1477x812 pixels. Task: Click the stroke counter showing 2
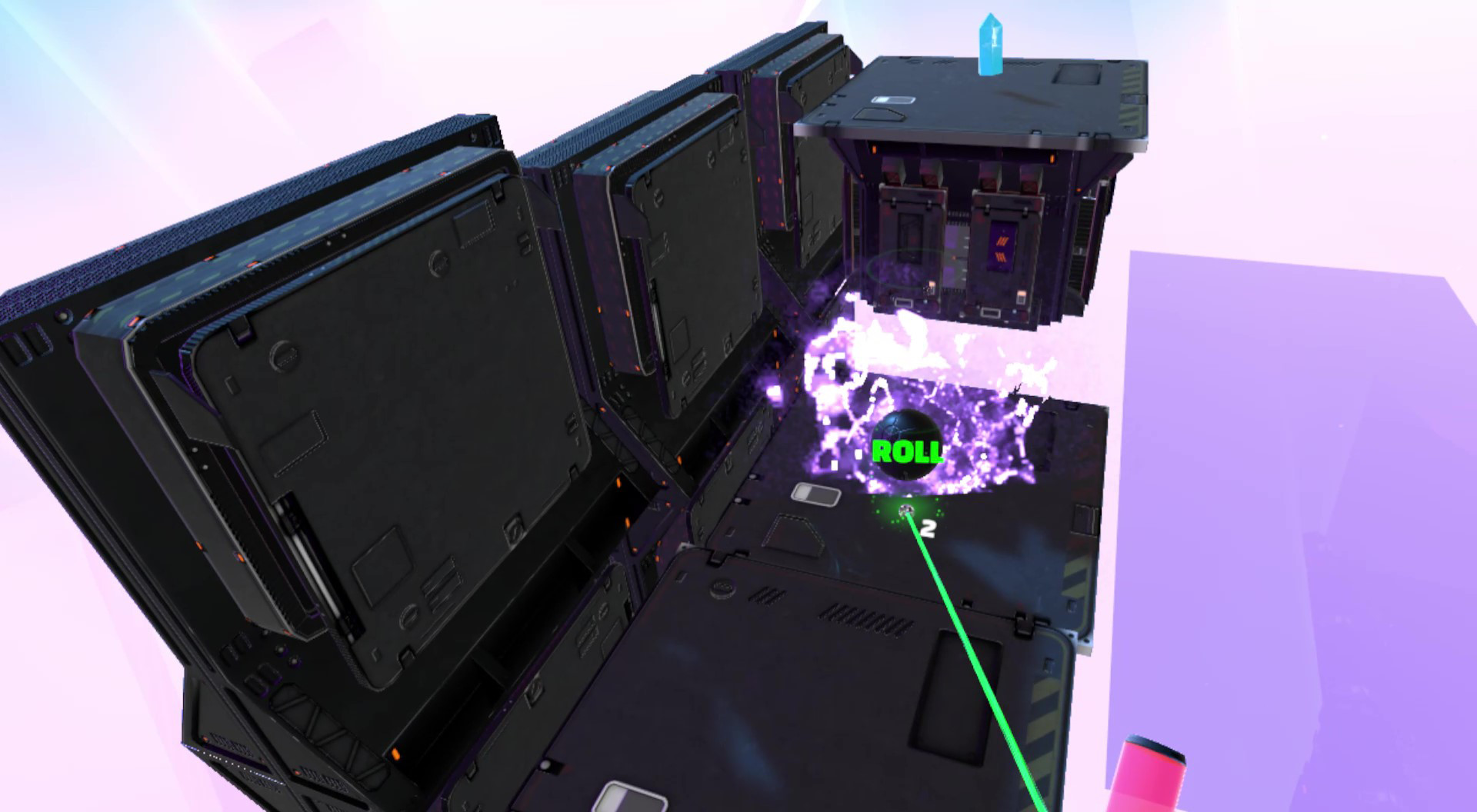(927, 527)
